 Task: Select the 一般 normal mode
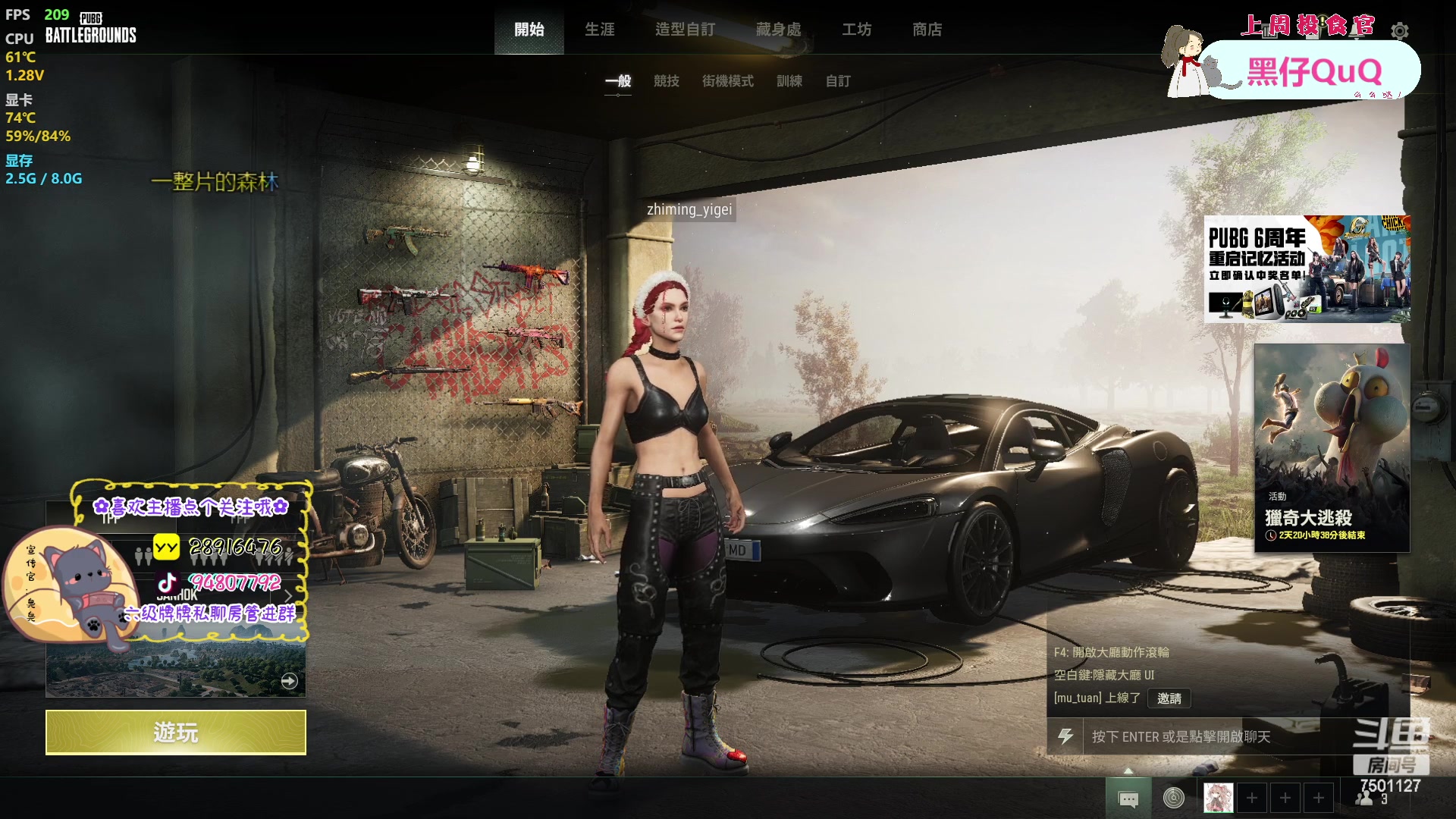click(618, 81)
